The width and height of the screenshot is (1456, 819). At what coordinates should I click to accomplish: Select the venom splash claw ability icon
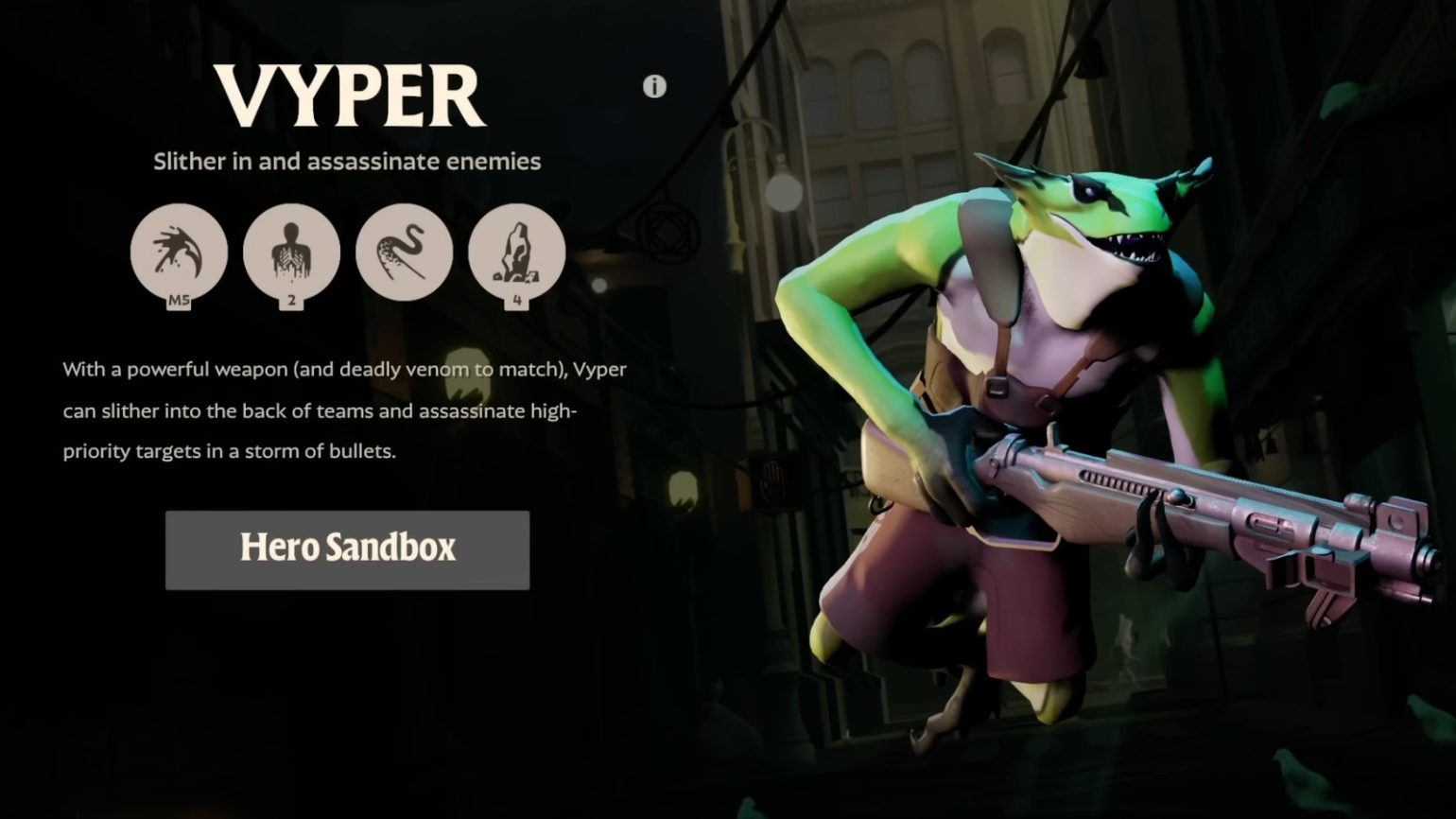click(x=179, y=253)
